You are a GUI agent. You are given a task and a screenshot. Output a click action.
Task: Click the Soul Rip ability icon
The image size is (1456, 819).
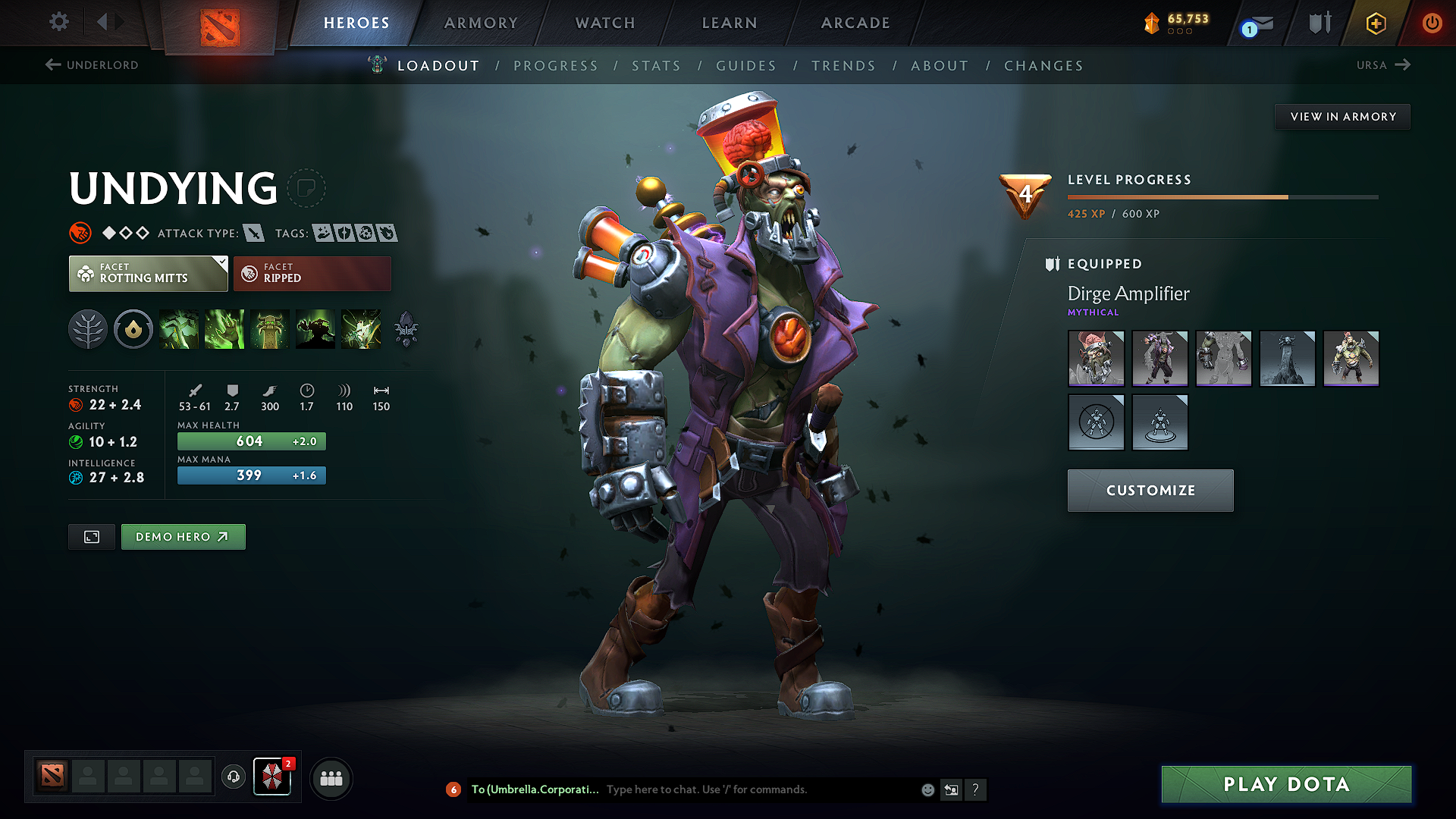[224, 329]
